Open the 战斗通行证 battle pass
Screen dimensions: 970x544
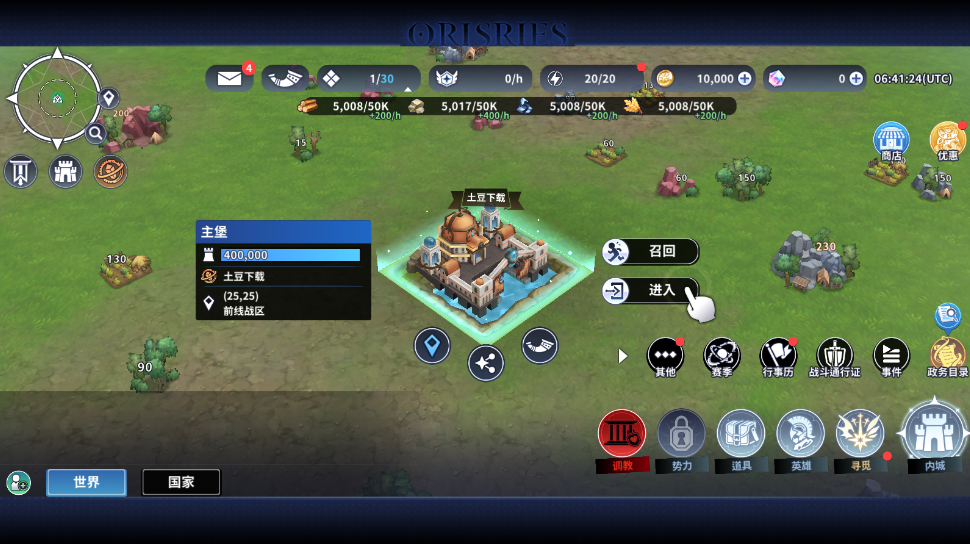(835, 356)
